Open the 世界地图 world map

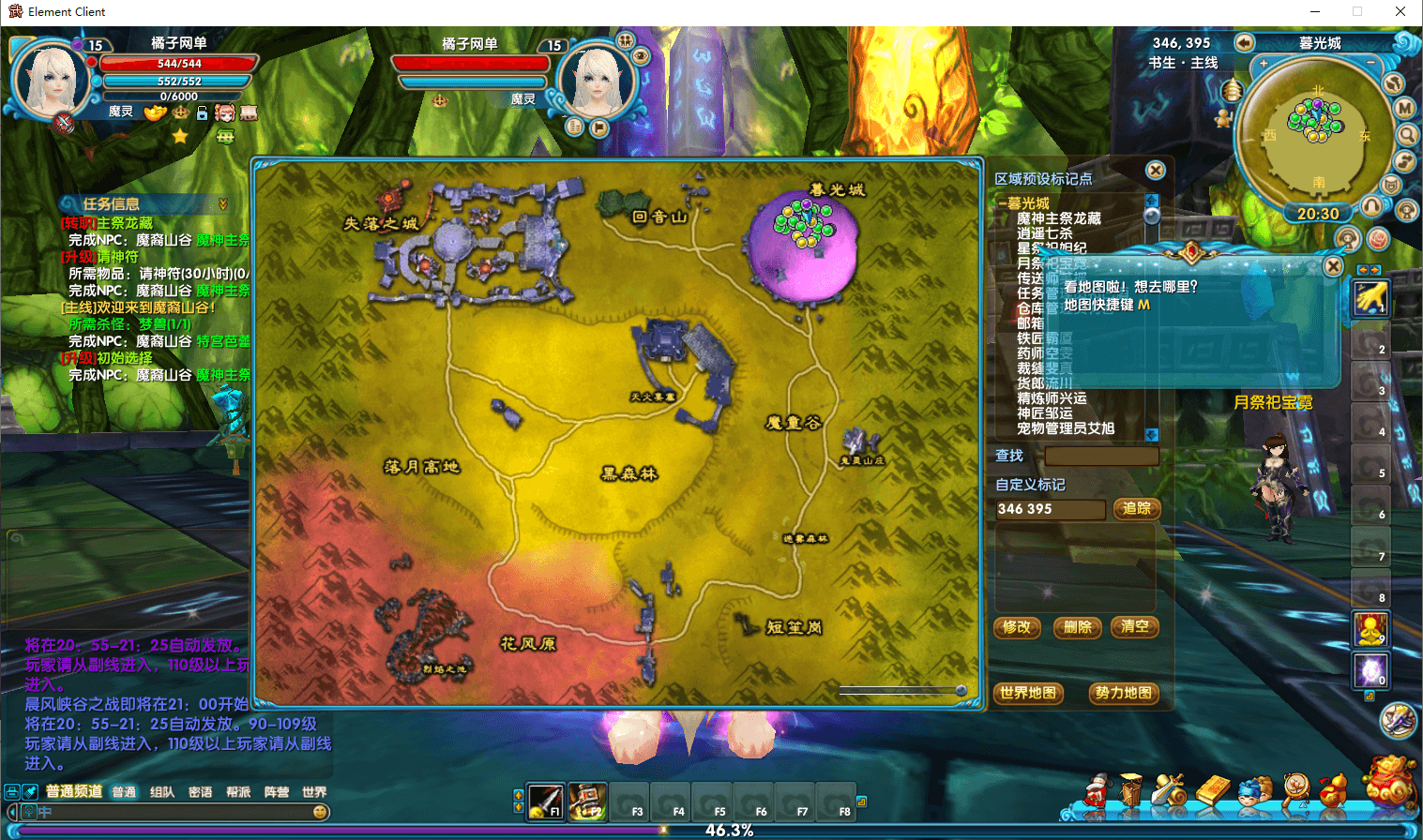click(1028, 693)
